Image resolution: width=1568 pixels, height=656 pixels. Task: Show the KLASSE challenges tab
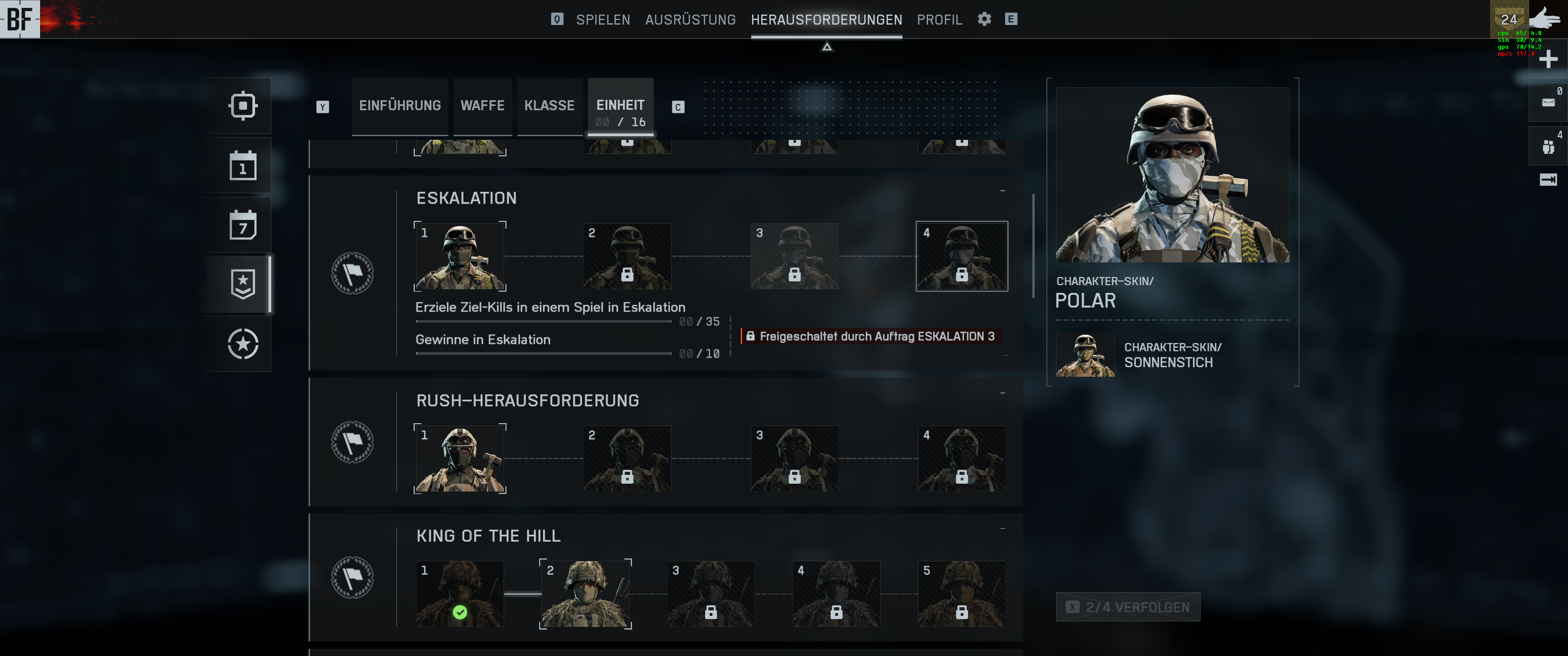point(549,106)
